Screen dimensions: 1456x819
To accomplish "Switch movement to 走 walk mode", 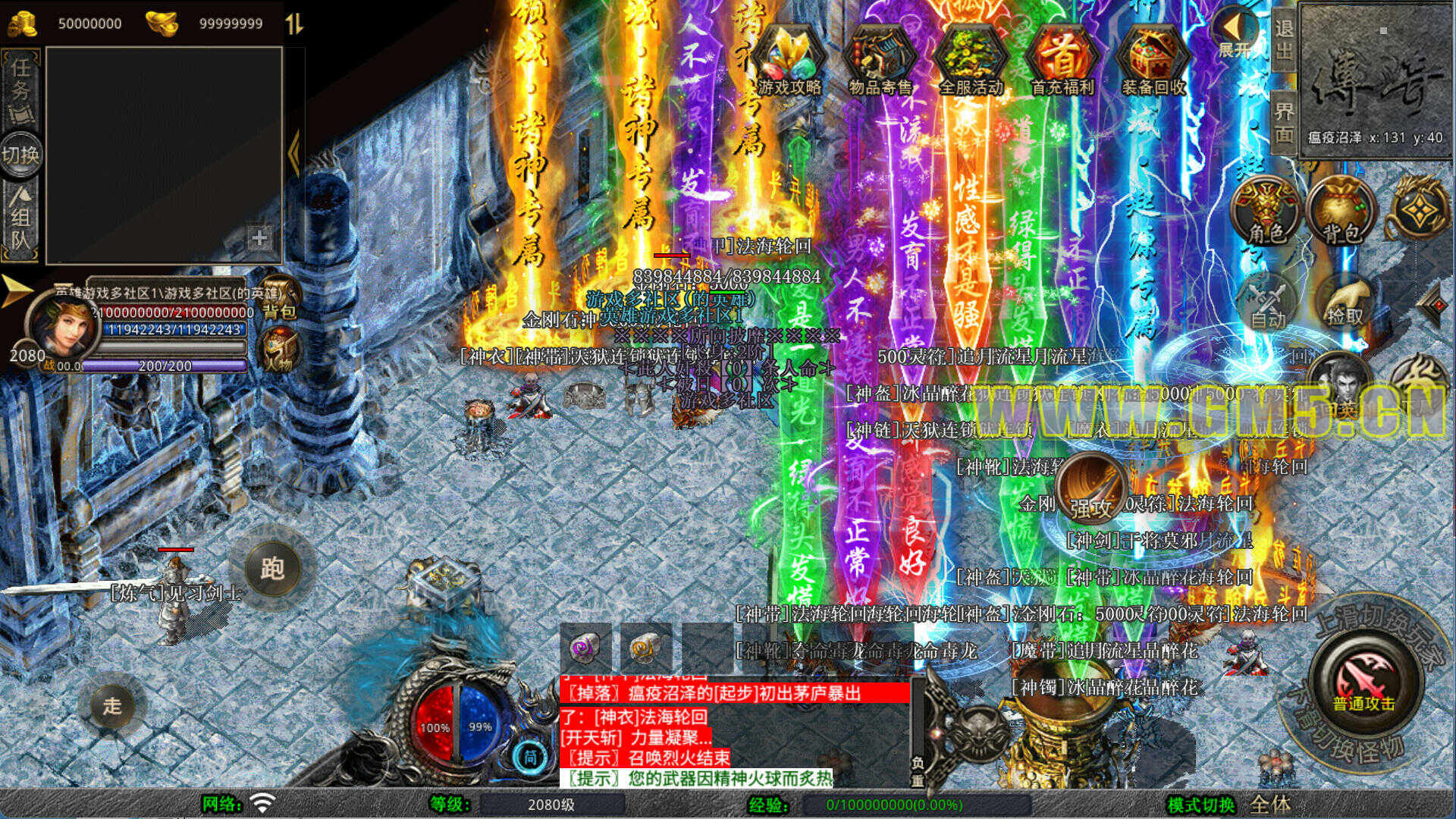I will [x=112, y=706].
